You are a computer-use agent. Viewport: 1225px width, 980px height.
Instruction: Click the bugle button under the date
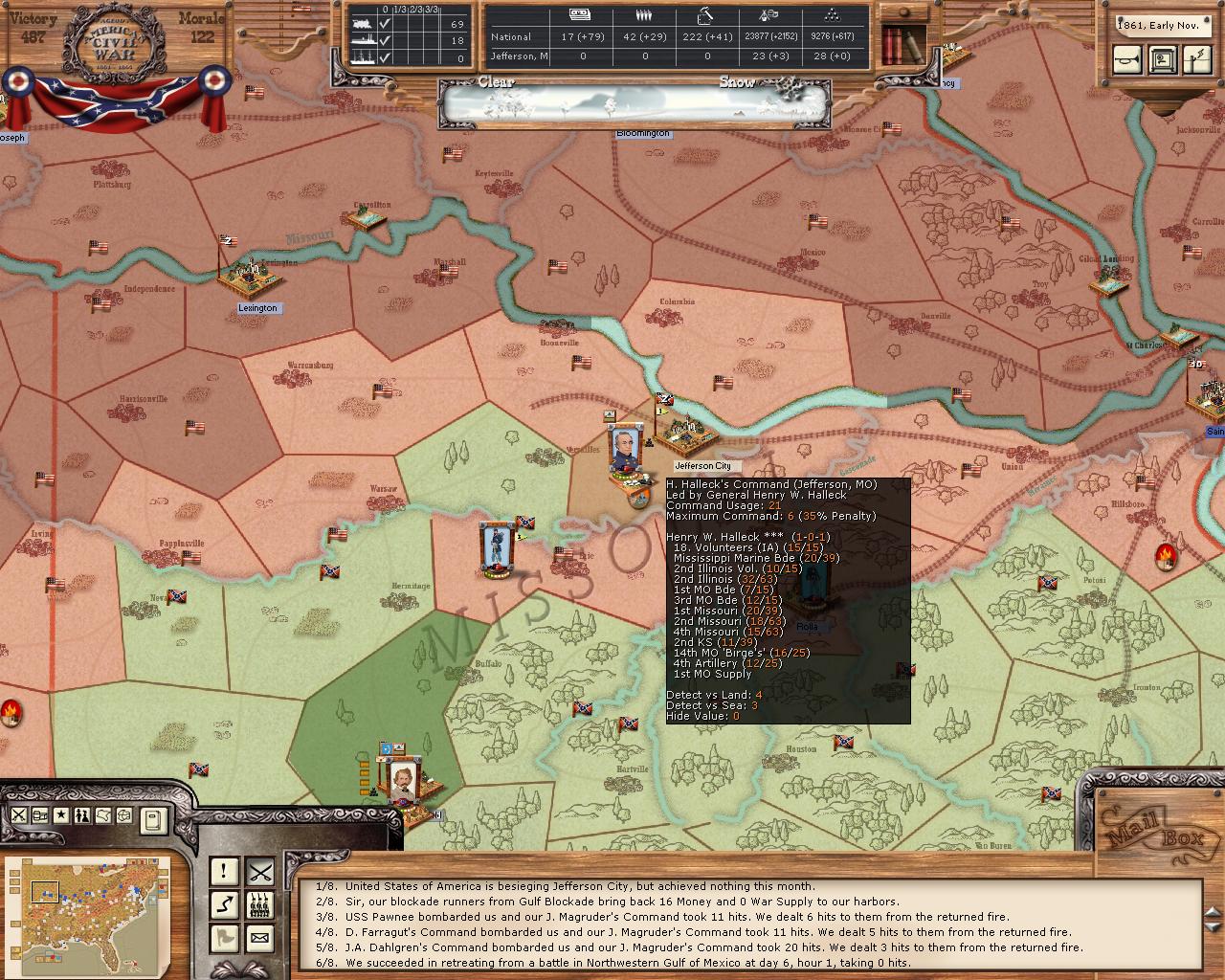pyautogui.click(x=1128, y=60)
